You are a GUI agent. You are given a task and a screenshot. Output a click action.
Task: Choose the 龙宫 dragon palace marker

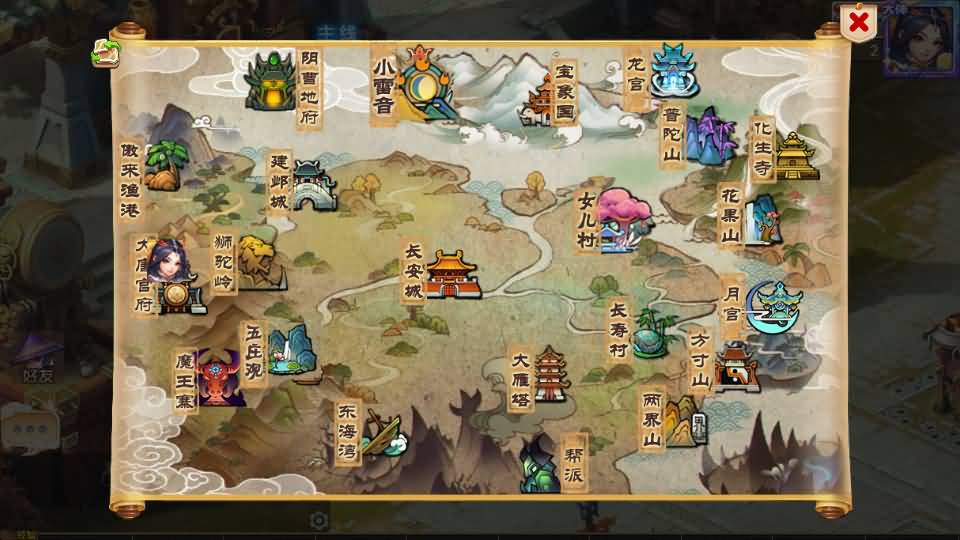(675, 70)
